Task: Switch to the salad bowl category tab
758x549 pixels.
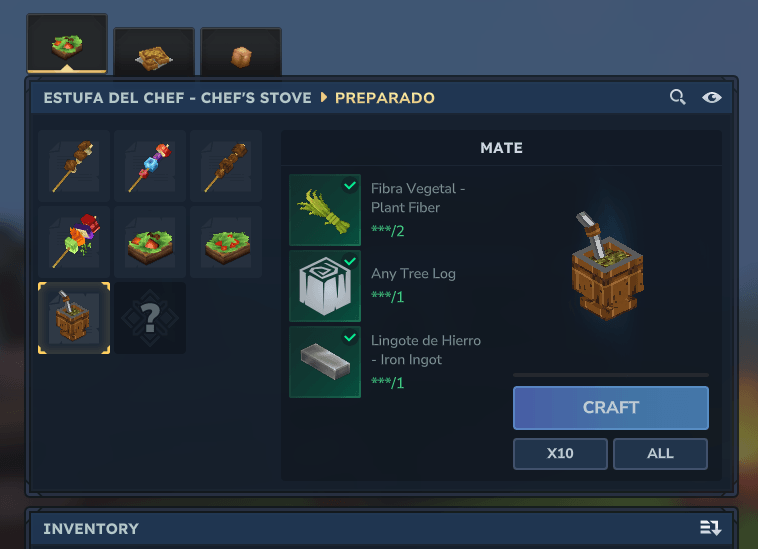Action: 67,45
